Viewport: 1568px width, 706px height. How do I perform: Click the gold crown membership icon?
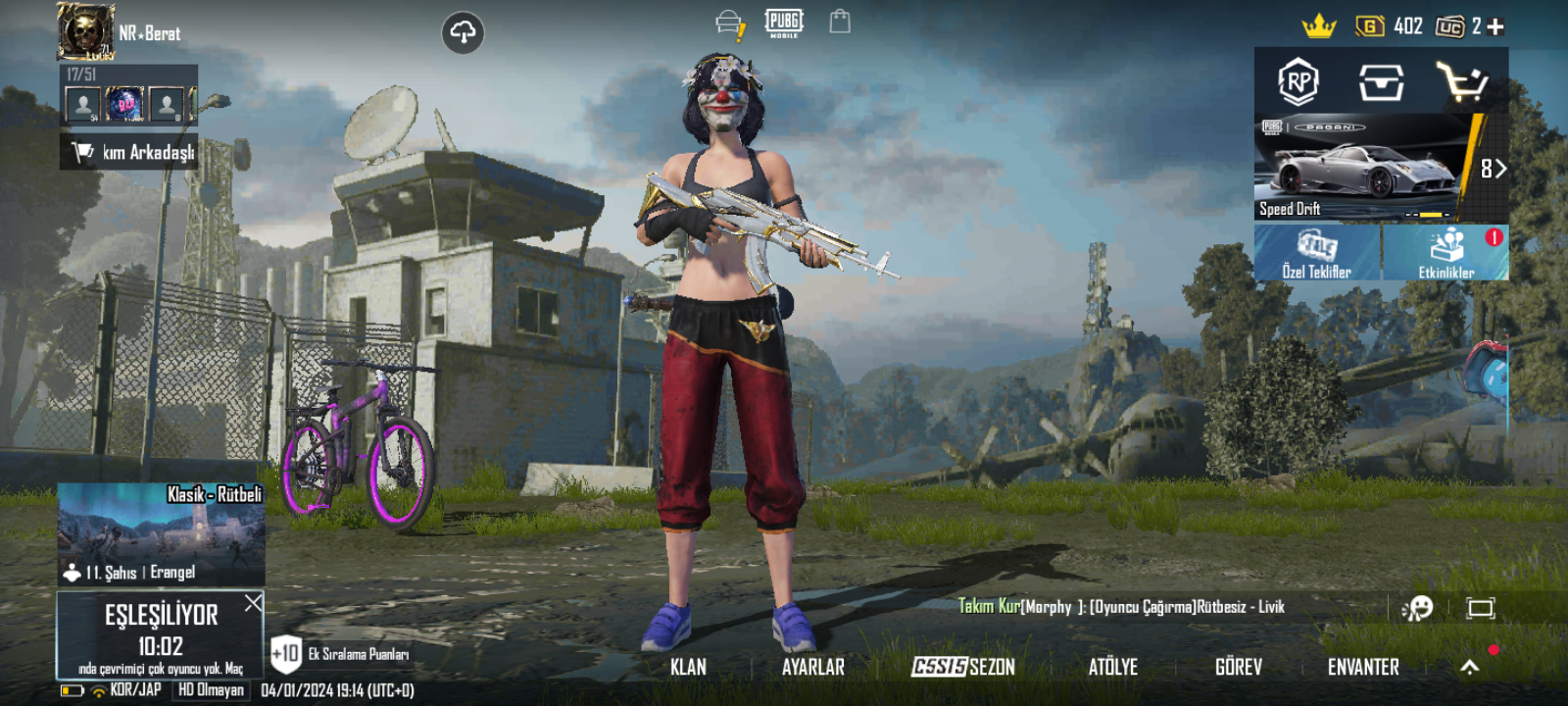tap(1318, 25)
